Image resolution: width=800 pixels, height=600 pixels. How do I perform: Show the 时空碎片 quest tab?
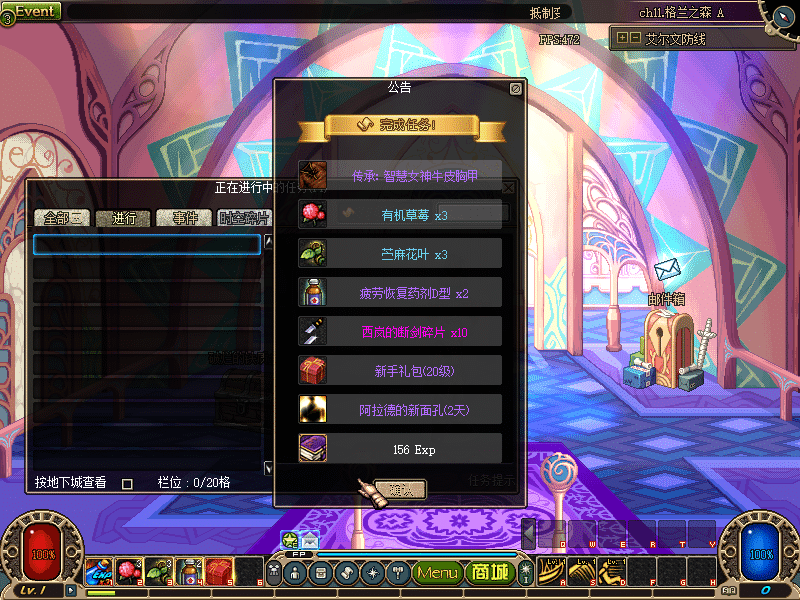242,219
